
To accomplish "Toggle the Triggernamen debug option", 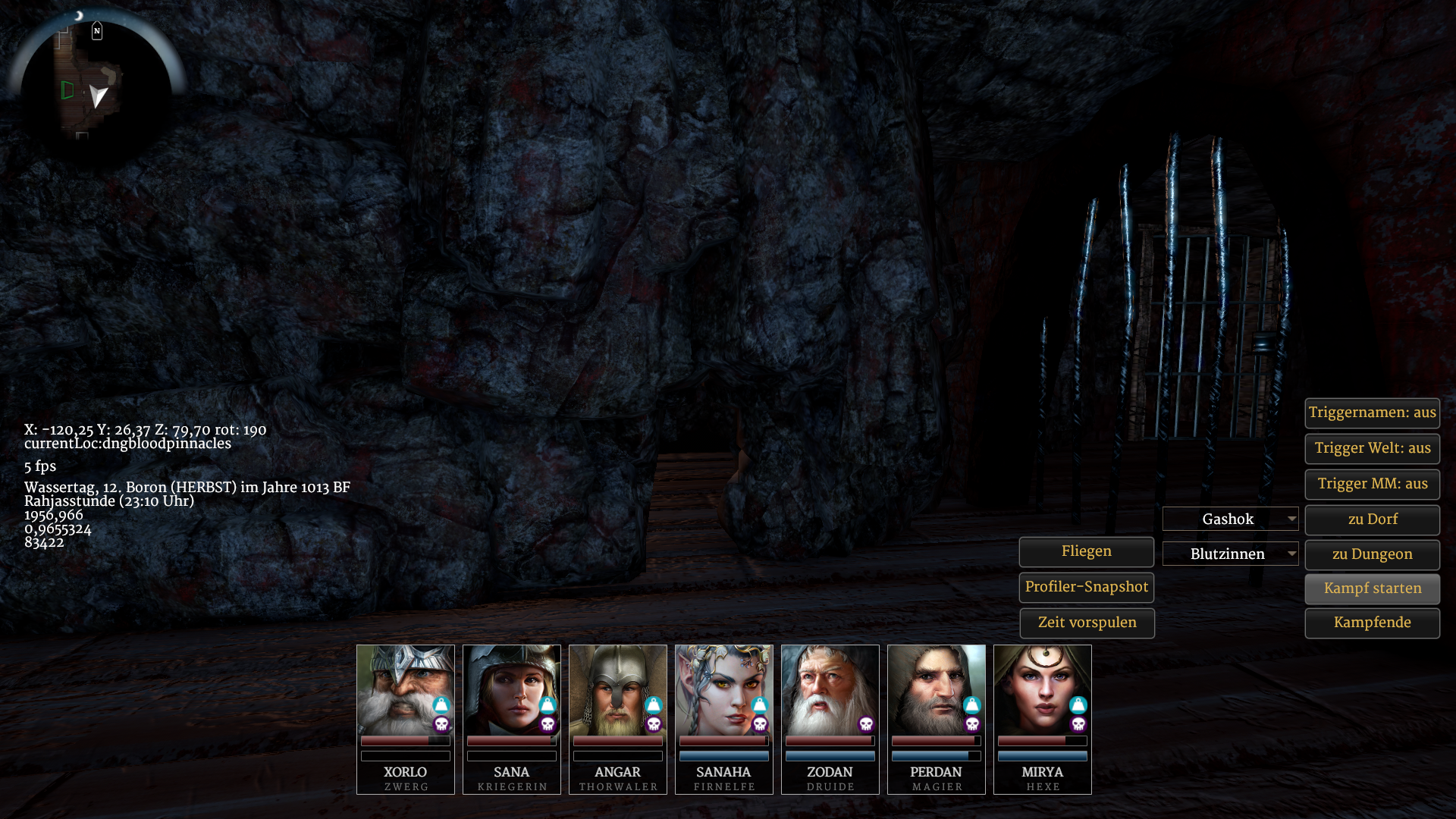I will [x=1372, y=413].
